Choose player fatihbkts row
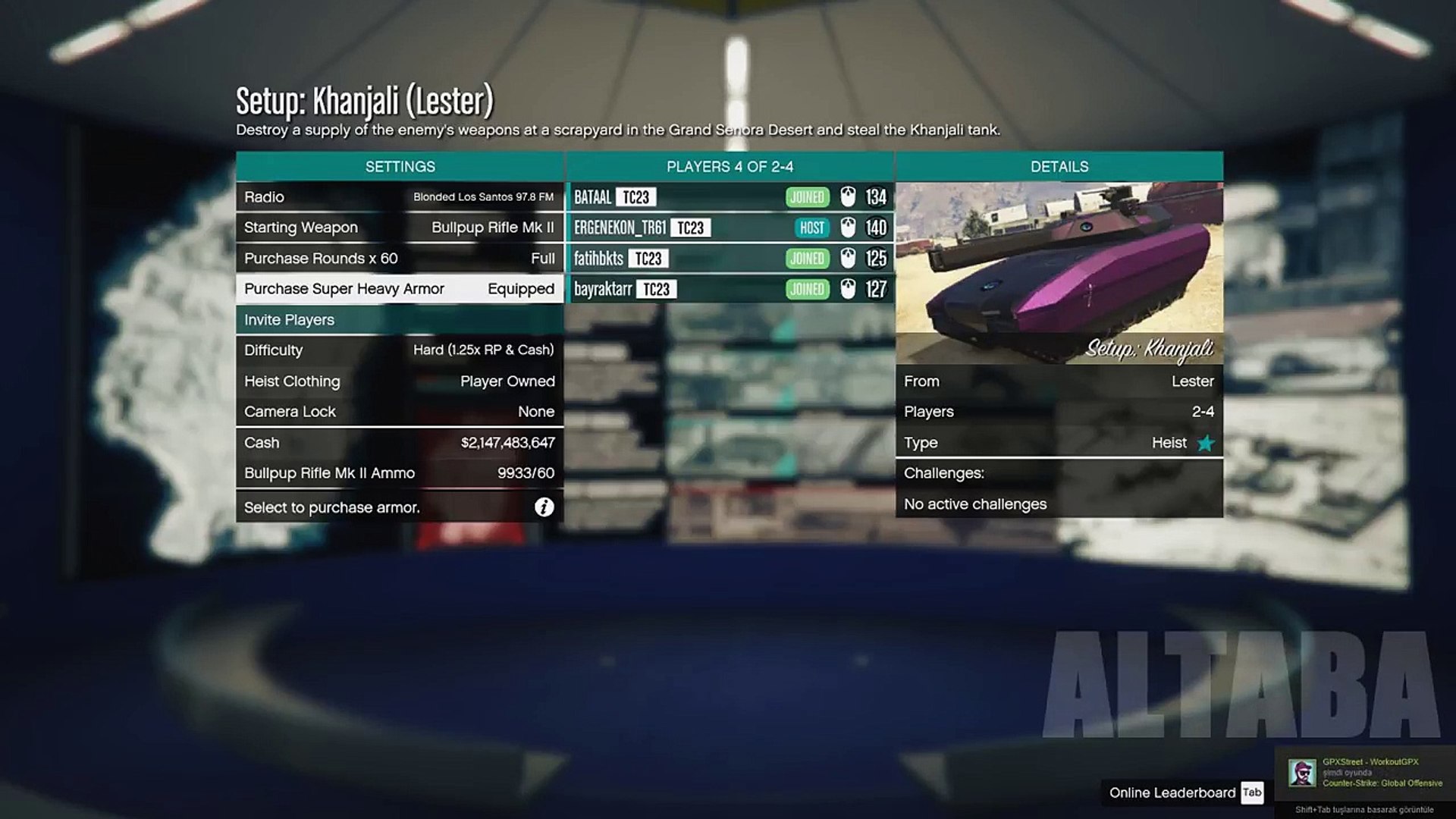 (x=730, y=259)
